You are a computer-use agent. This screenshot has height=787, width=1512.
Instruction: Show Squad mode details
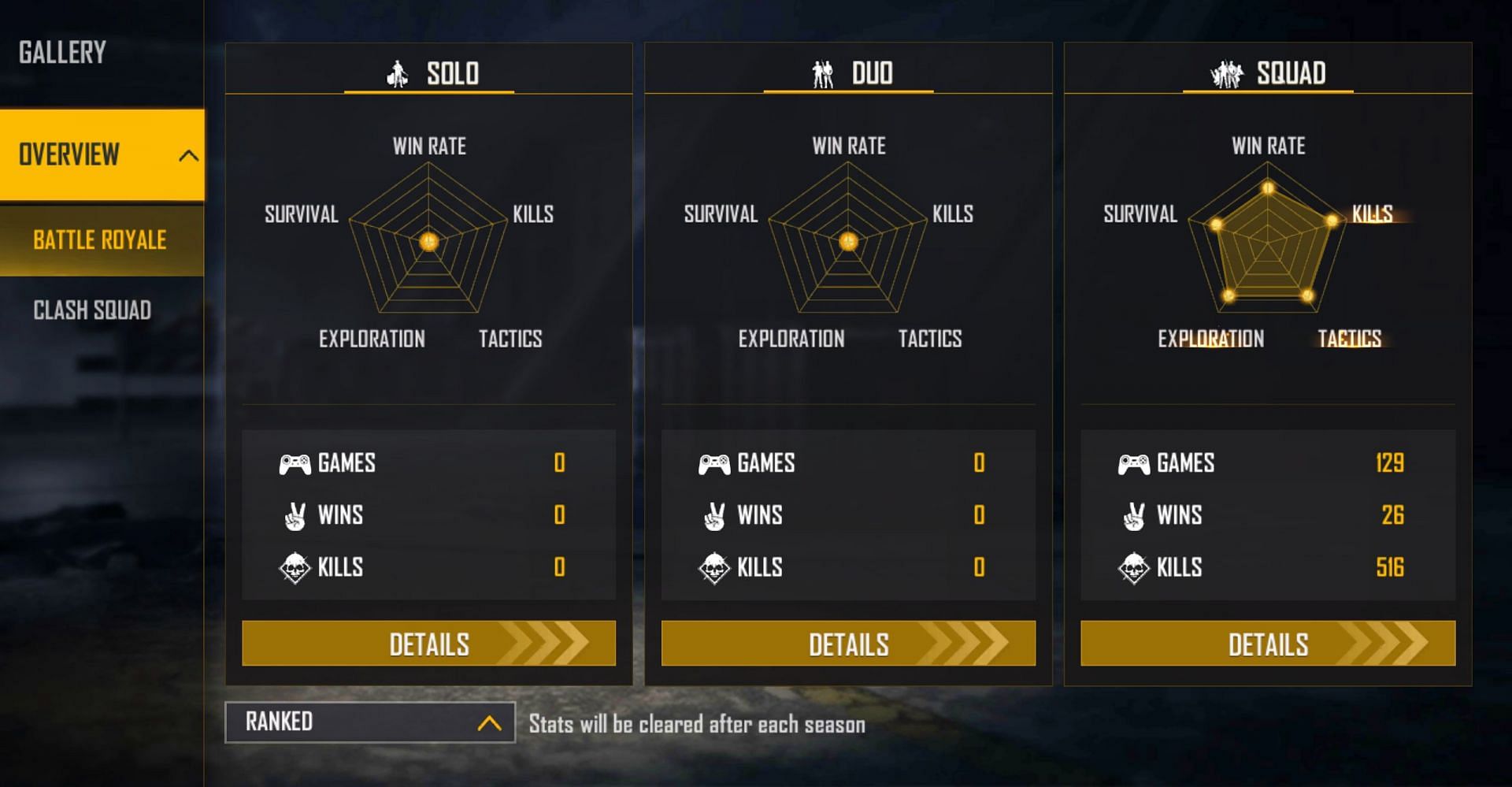coord(1268,644)
